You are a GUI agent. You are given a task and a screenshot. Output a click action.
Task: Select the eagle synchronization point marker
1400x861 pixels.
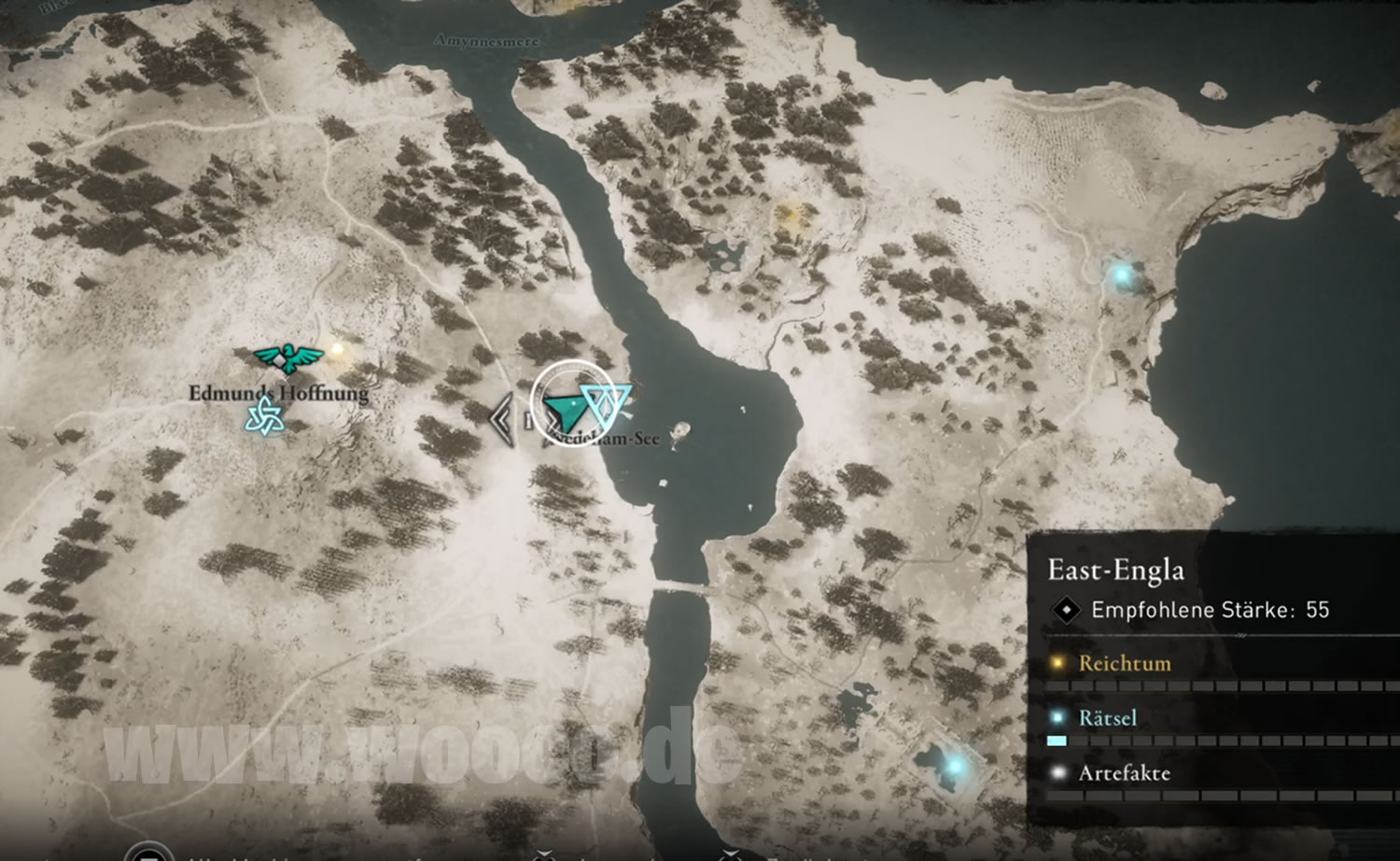click(288, 357)
